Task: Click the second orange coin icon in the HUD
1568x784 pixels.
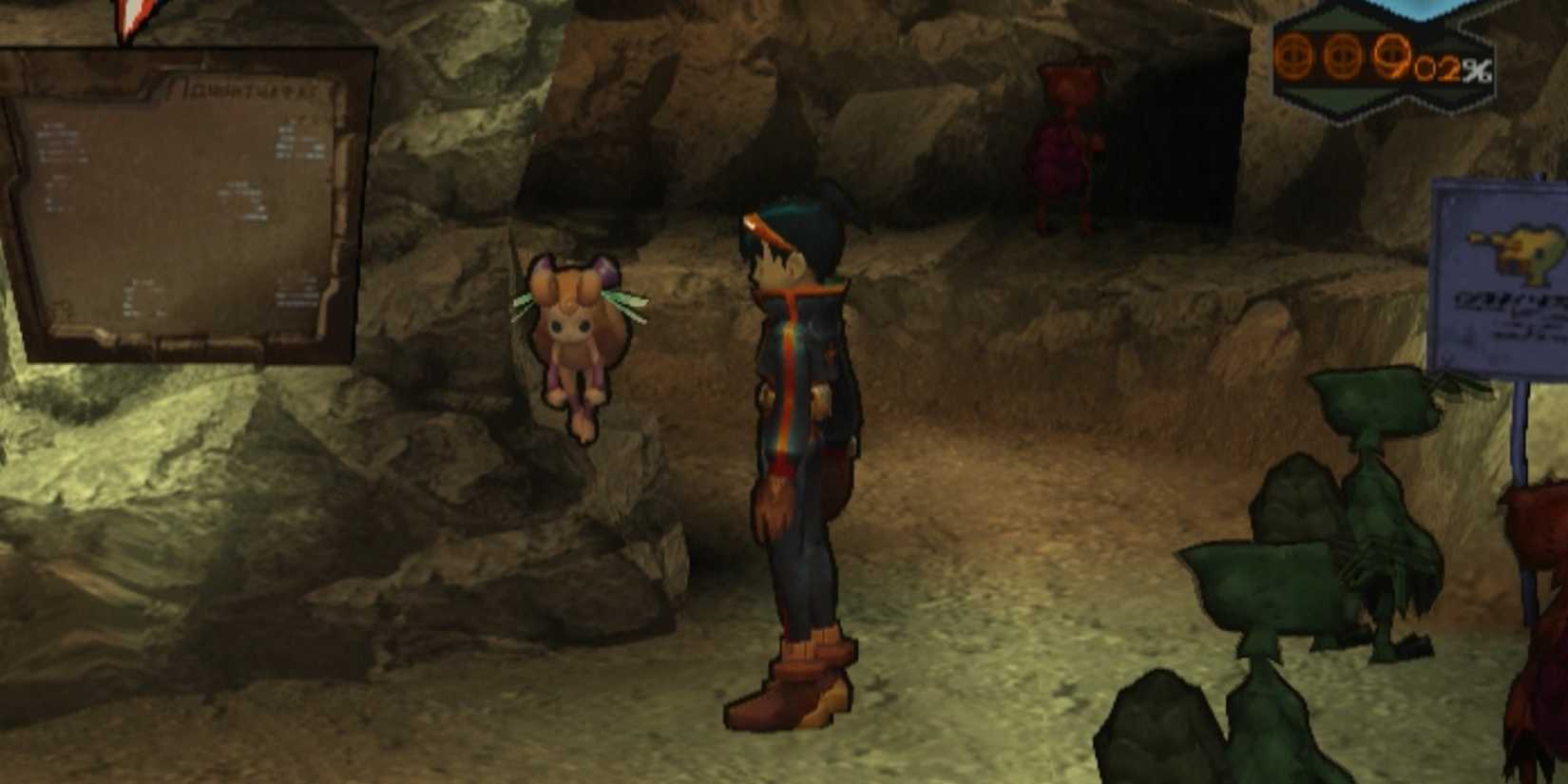Action: [1342, 55]
